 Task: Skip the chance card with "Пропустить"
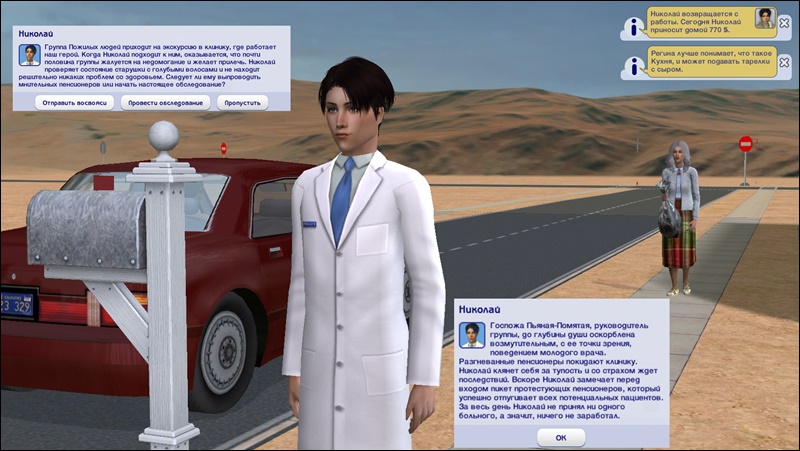(x=241, y=102)
